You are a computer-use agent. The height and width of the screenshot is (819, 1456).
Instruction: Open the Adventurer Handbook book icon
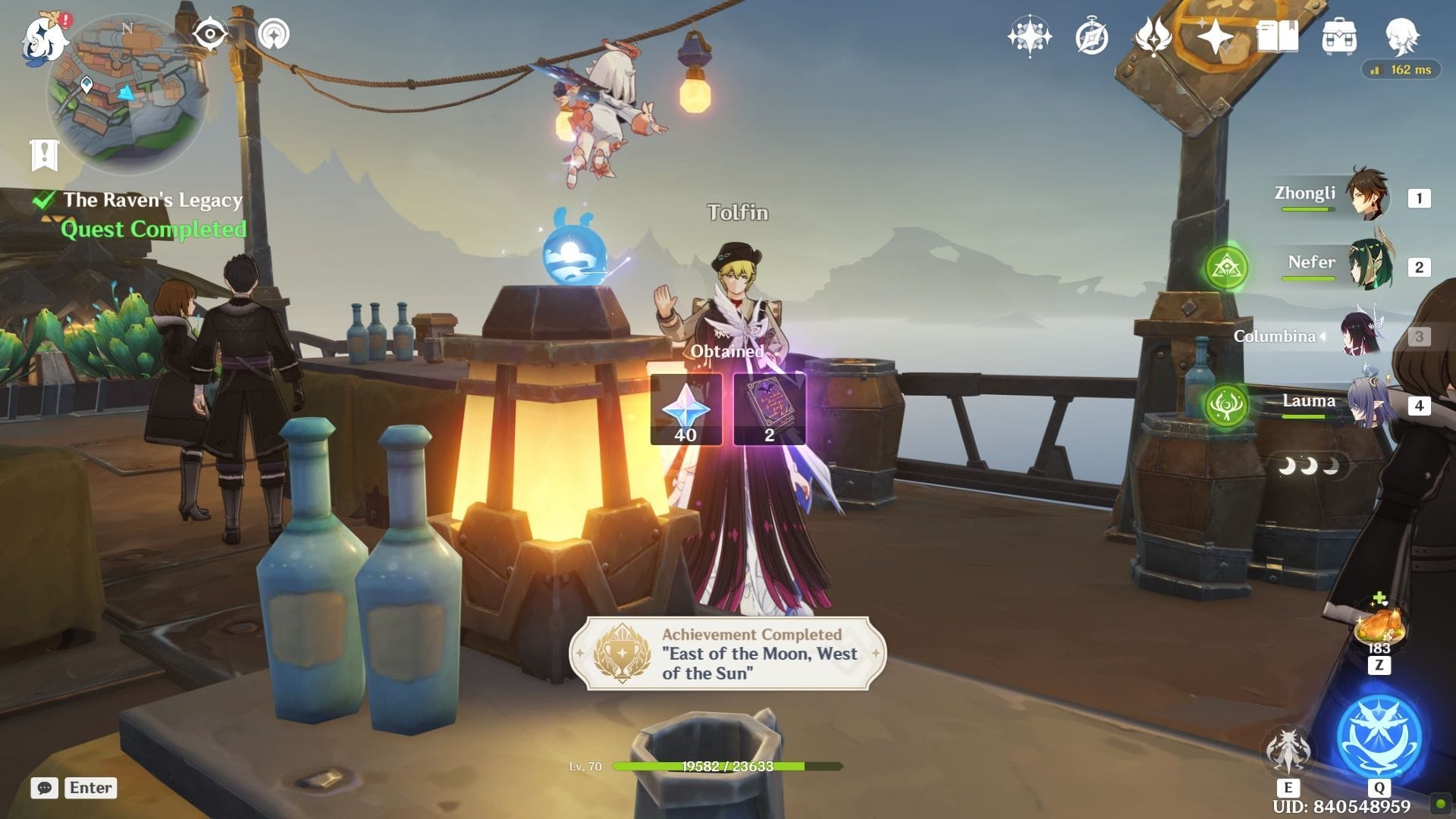click(1277, 36)
